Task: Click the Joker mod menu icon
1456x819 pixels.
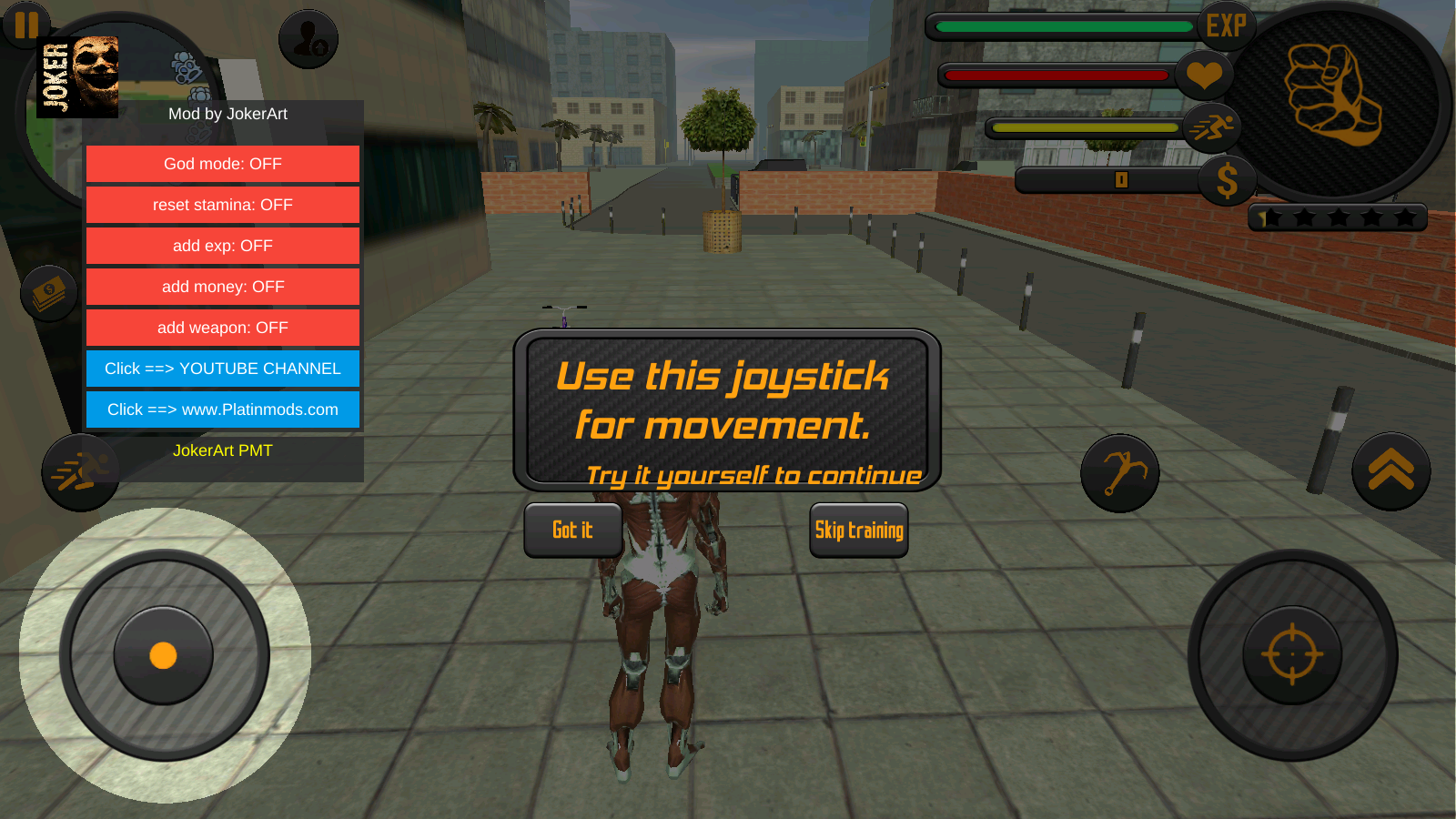Action: (78, 76)
